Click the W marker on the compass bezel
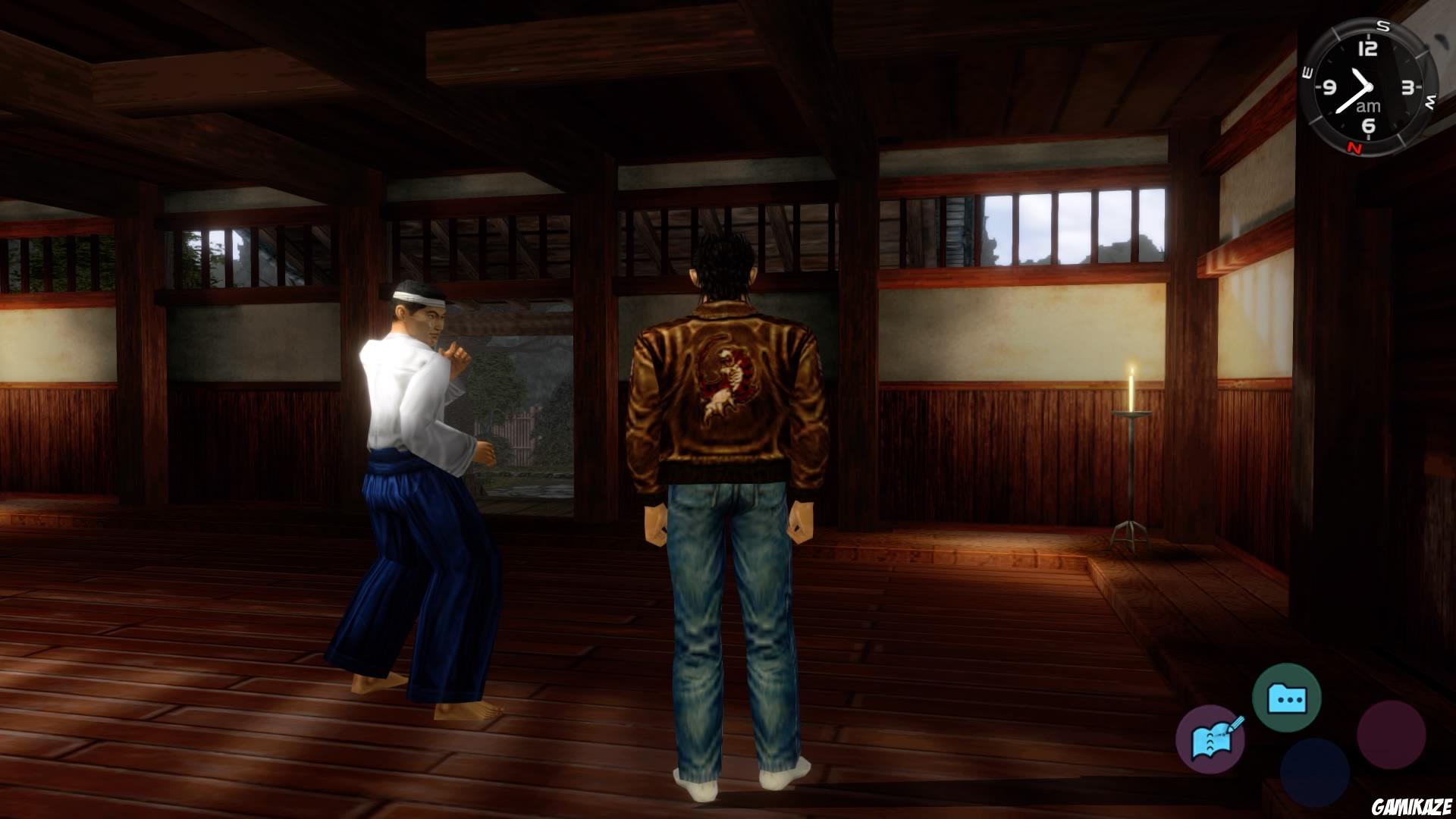The width and height of the screenshot is (1456, 819). pyautogui.click(x=1430, y=99)
